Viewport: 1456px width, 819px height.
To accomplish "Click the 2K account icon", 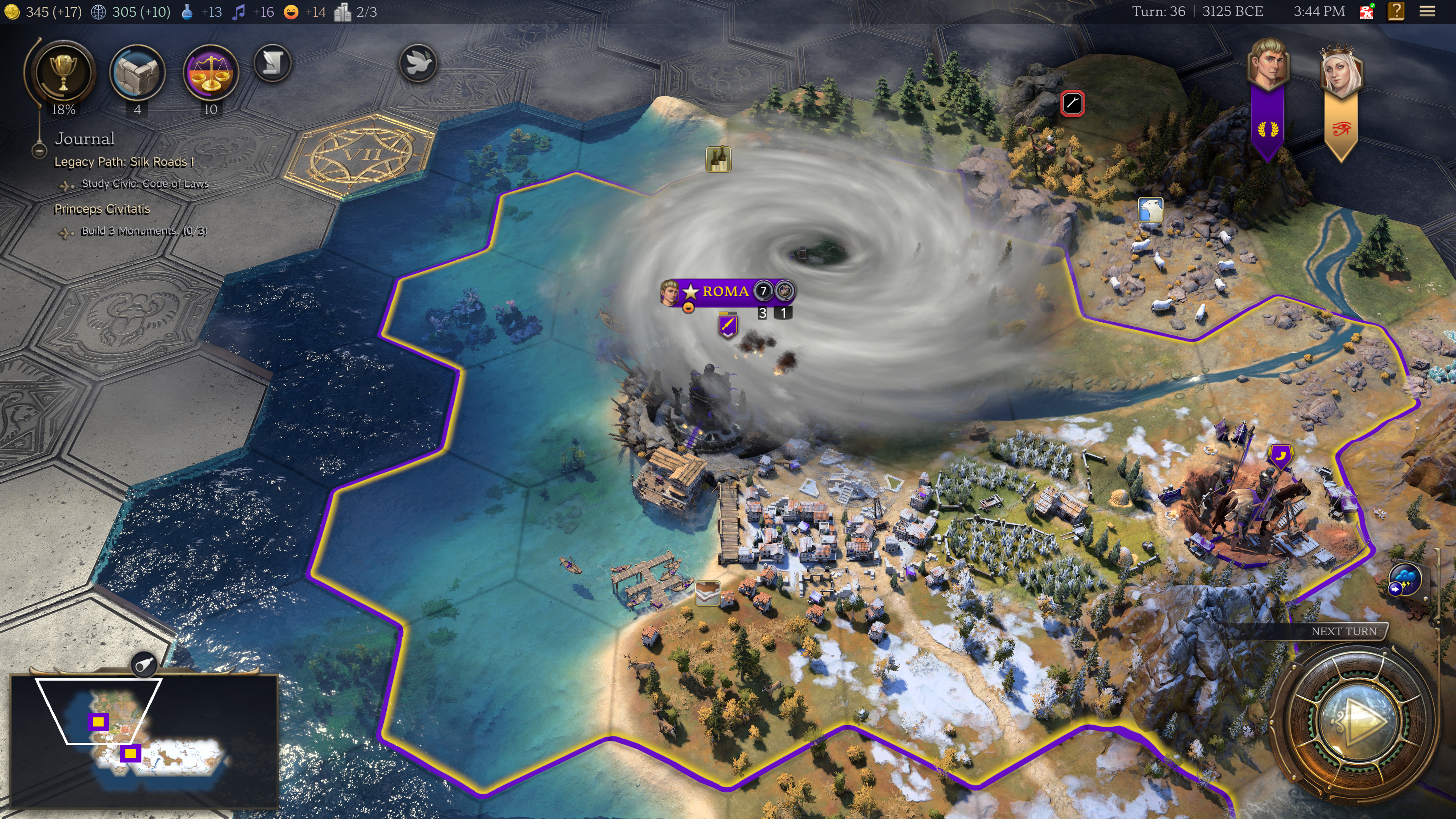I will [x=1367, y=11].
